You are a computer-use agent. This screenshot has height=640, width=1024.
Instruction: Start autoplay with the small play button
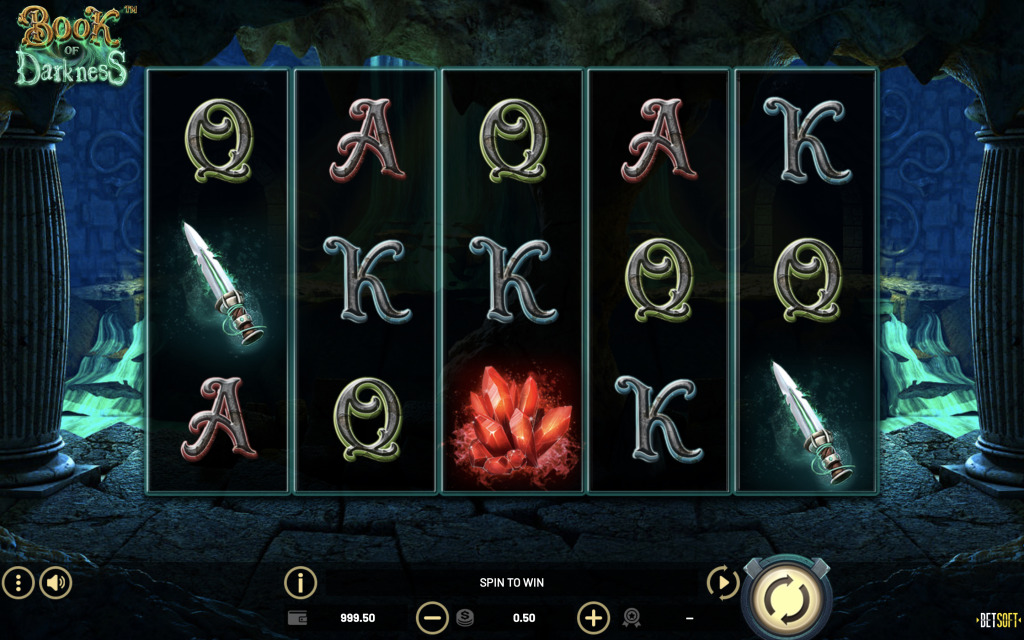click(x=721, y=582)
